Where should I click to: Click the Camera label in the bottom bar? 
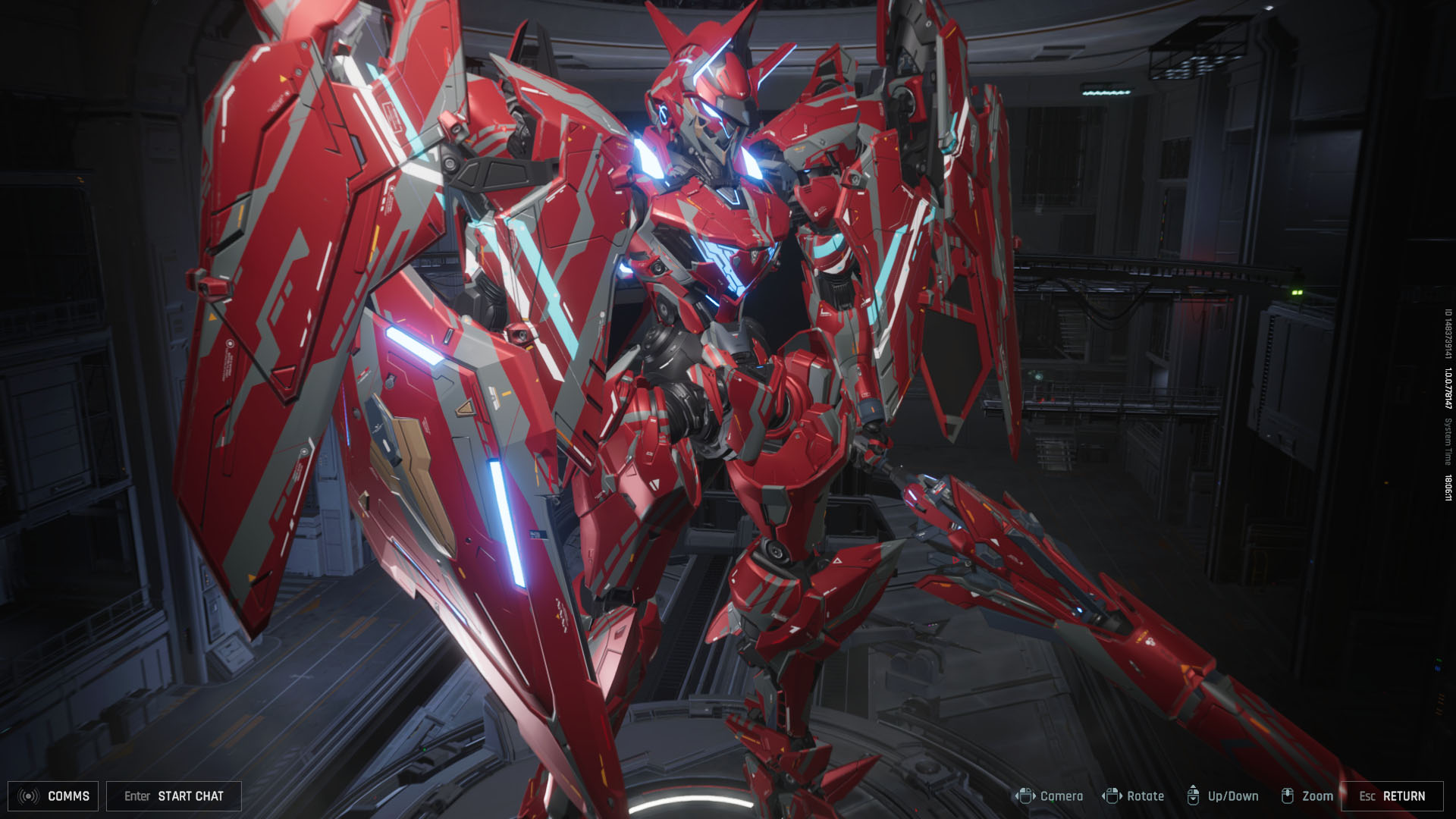click(x=1062, y=796)
